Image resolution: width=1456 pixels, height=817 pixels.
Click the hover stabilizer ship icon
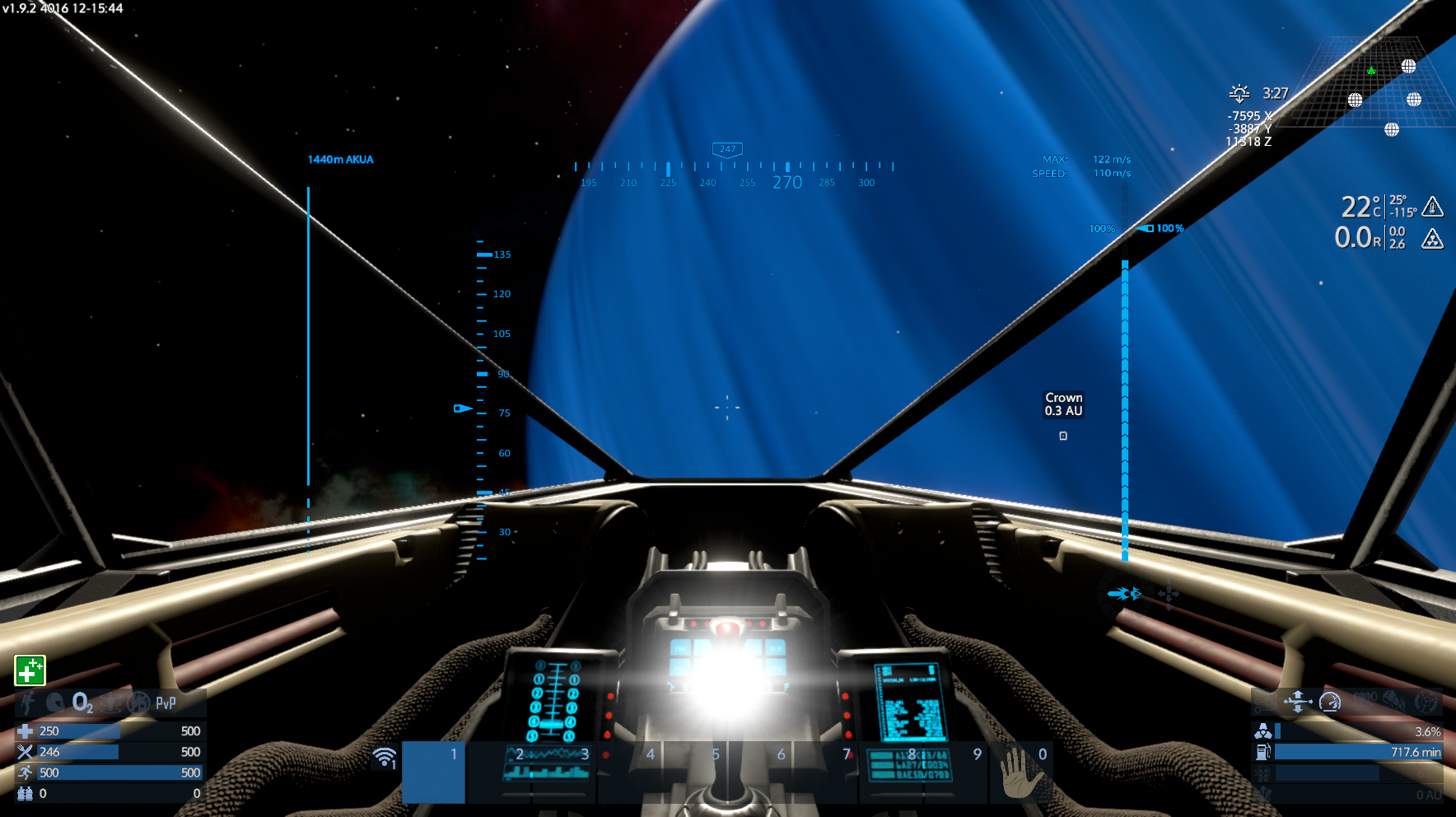click(x=1297, y=702)
